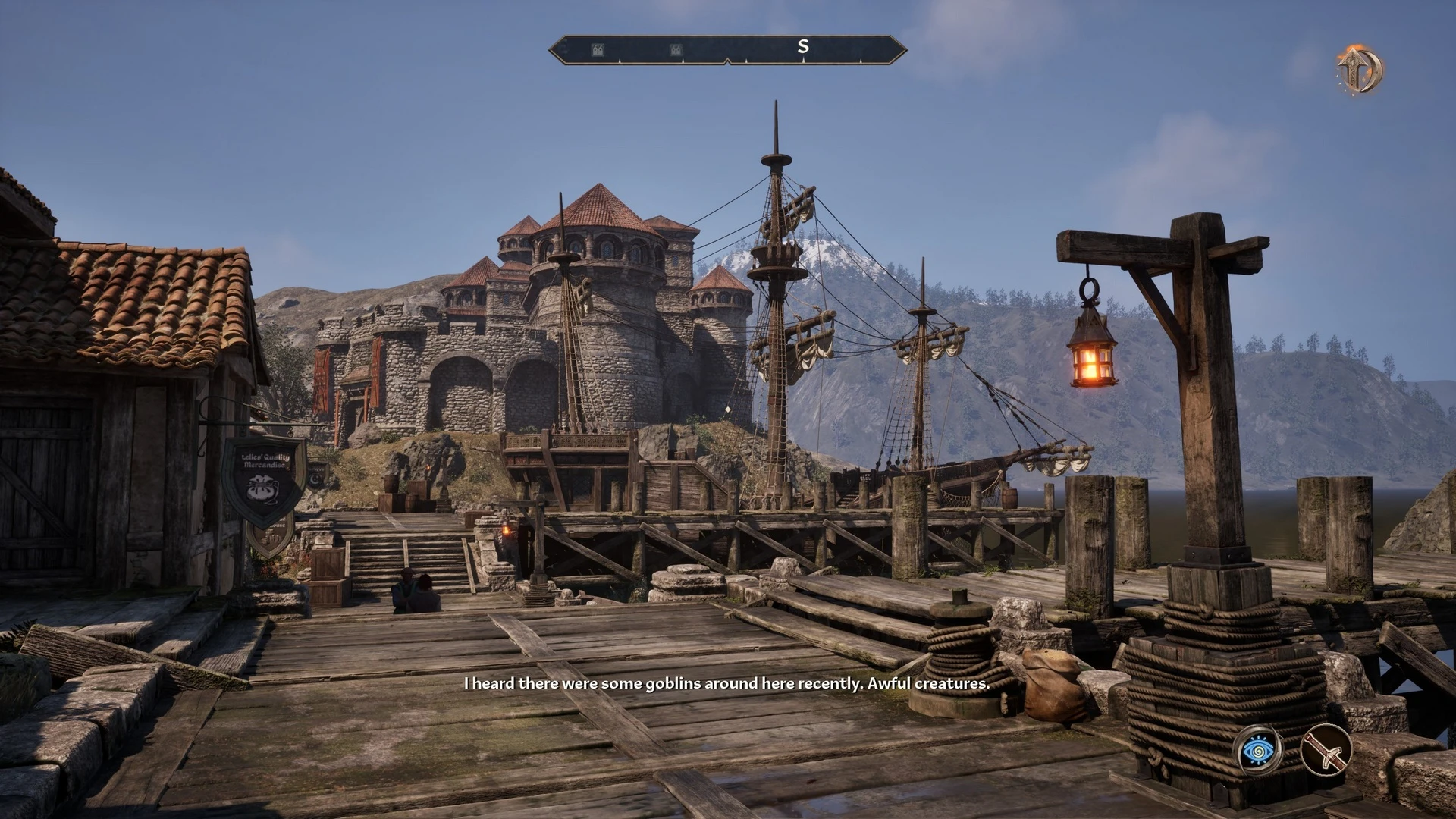Click the S south indicator on the compass
The width and height of the screenshot is (1456, 819).
point(803,46)
